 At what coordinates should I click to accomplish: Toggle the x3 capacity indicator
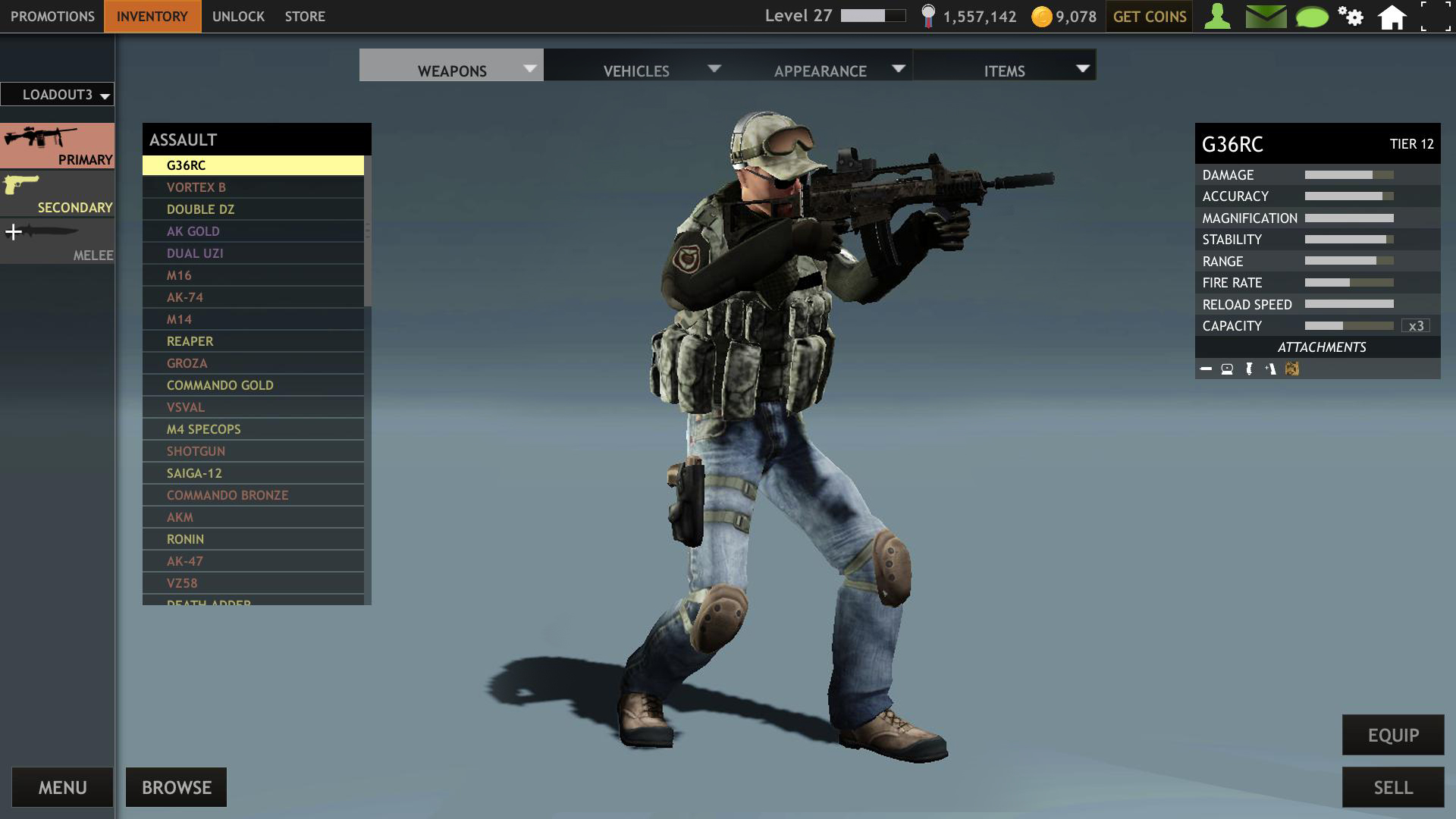[x=1415, y=325]
